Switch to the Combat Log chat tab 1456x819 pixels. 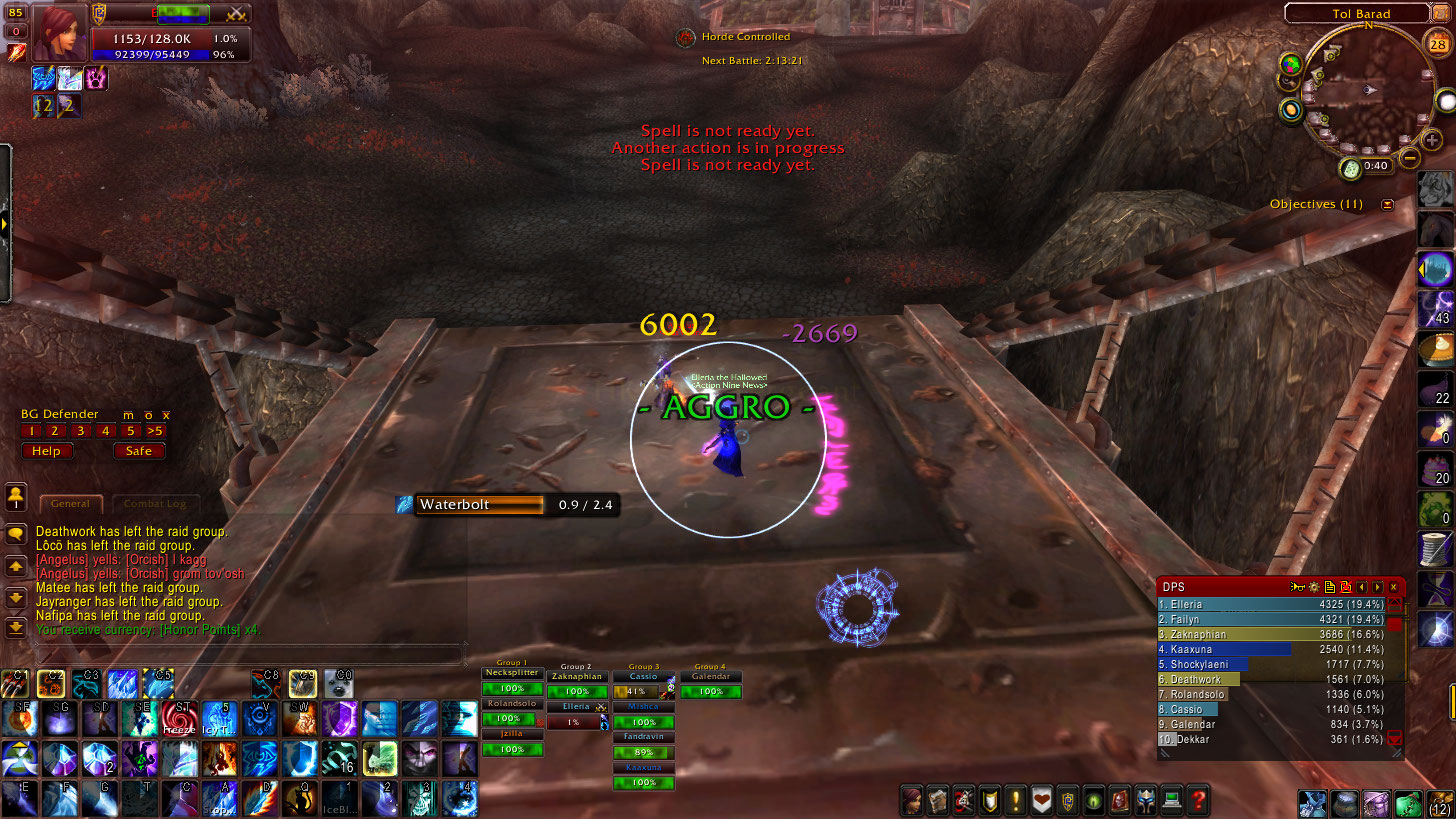(x=155, y=504)
